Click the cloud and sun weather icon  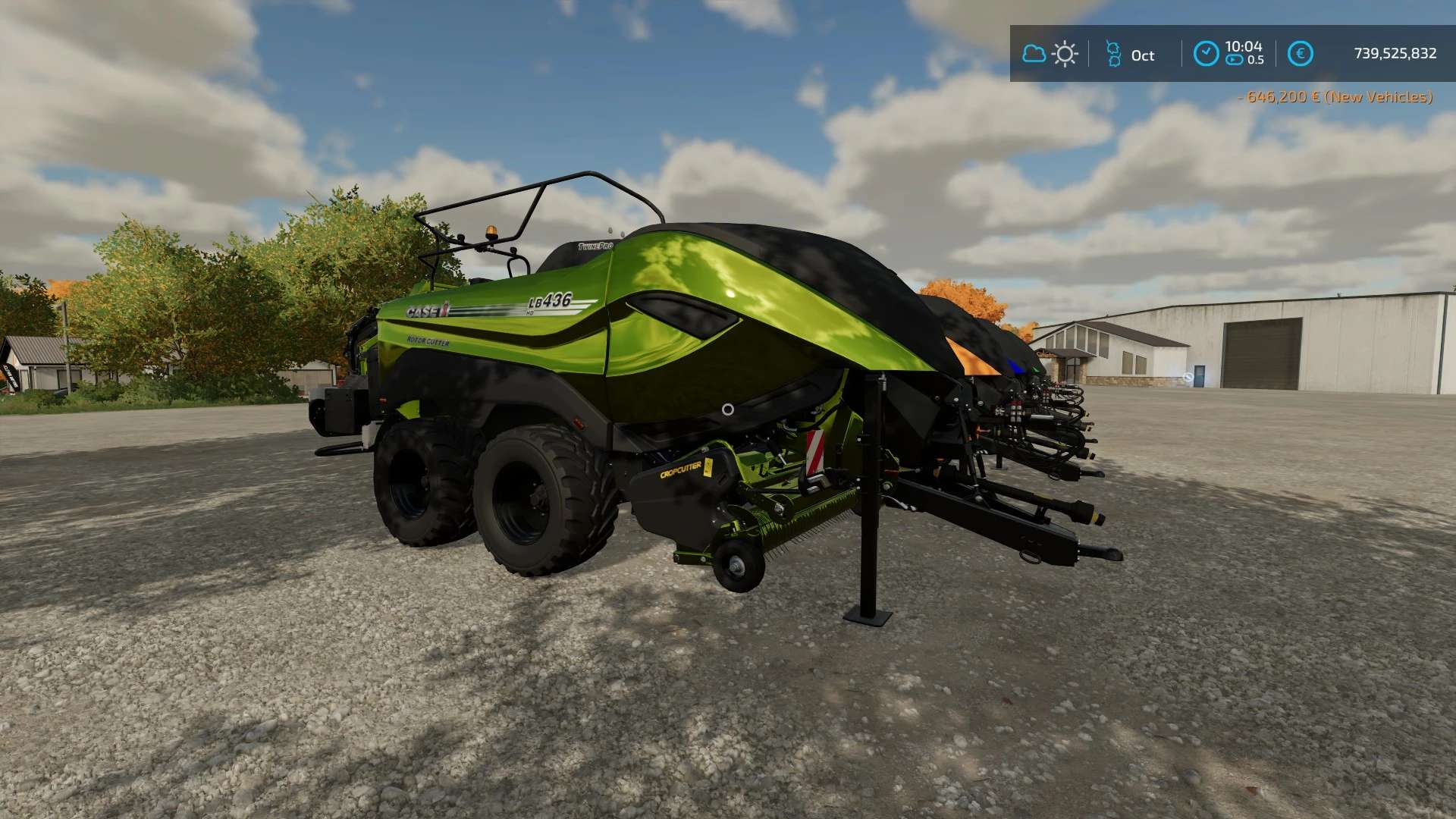(x=1050, y=54)
